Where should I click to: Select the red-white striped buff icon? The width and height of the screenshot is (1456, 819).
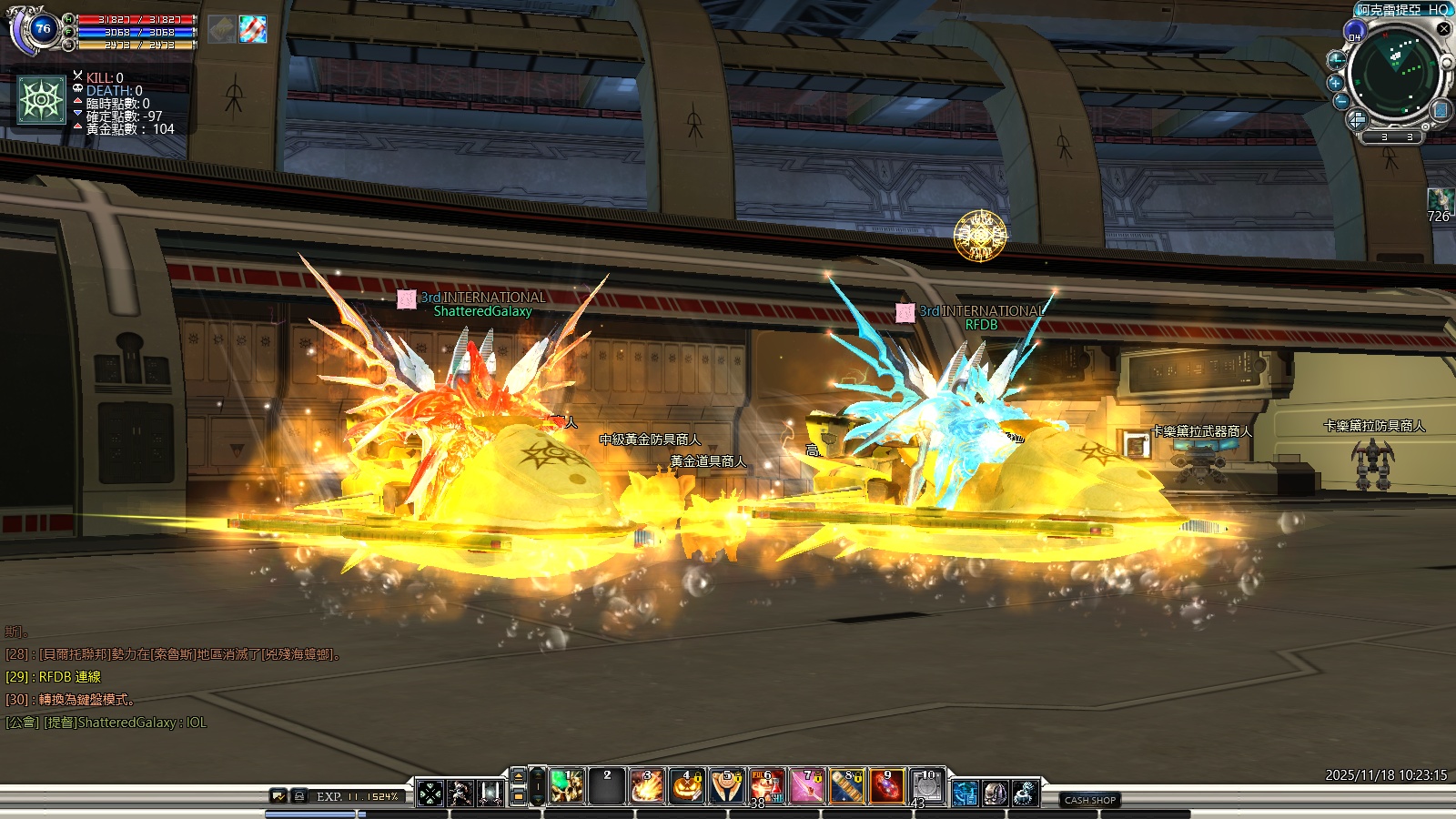coord(253,29)
